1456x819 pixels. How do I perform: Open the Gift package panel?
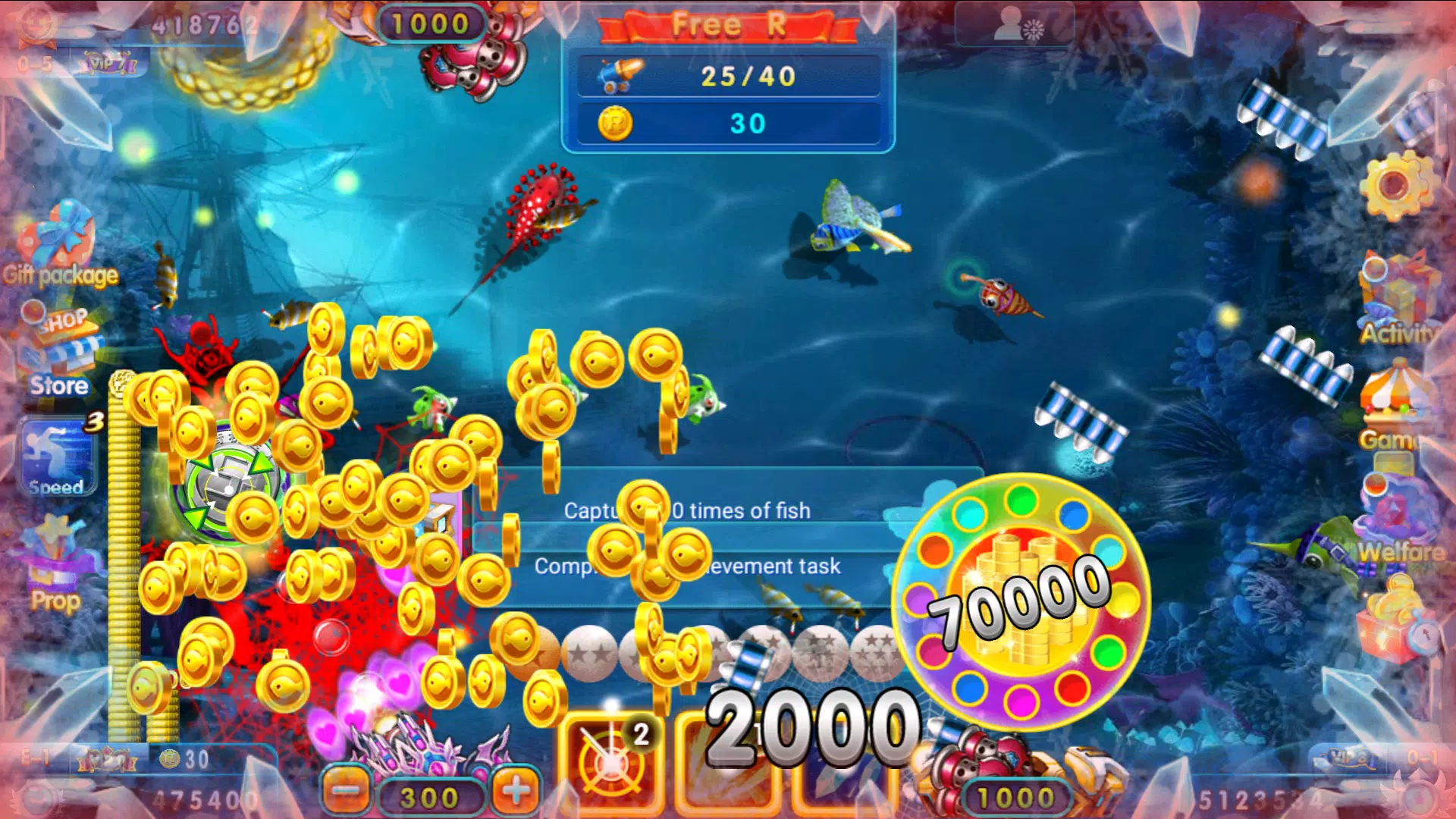(x=59, y=246)
